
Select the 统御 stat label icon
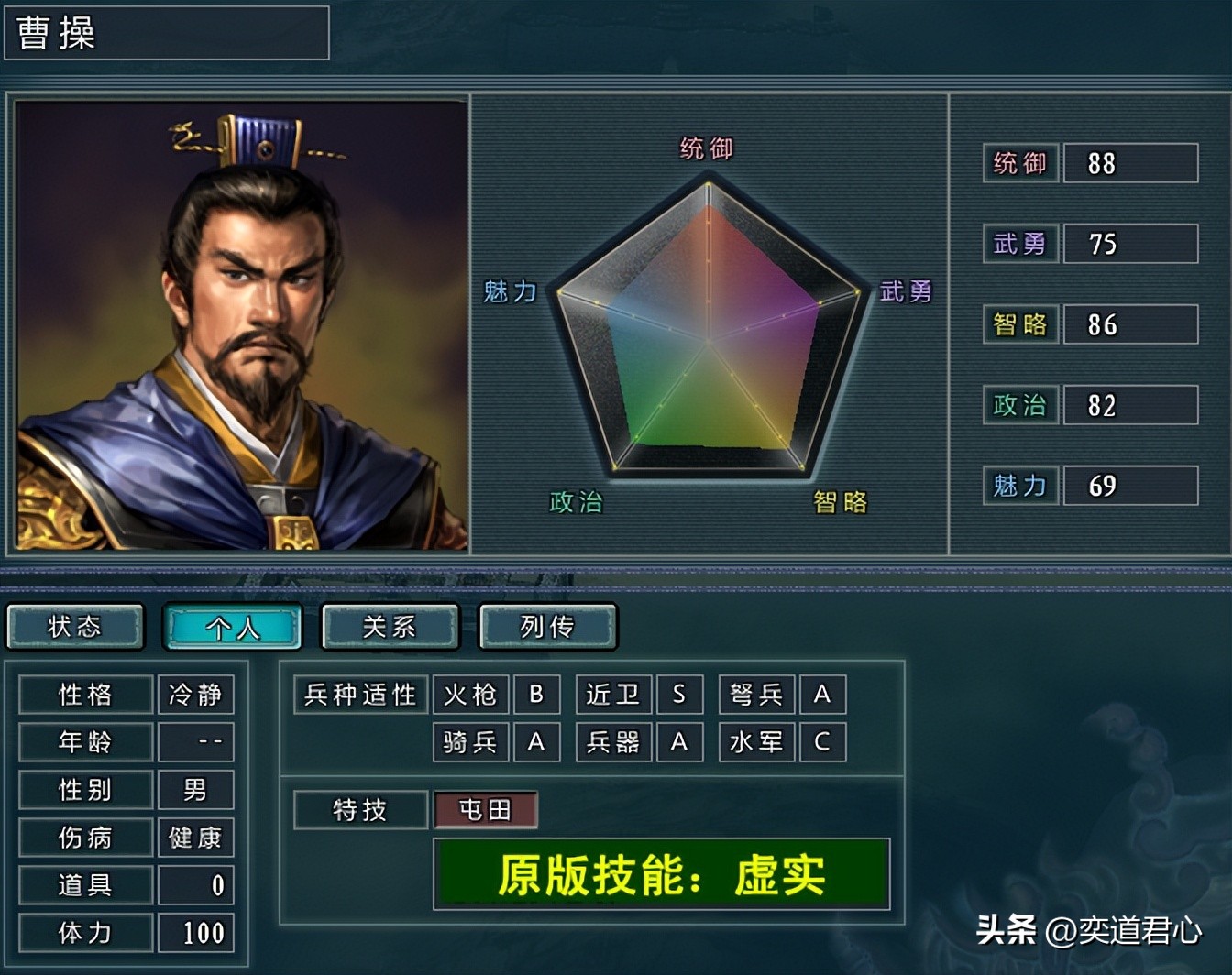[1019, 163]
